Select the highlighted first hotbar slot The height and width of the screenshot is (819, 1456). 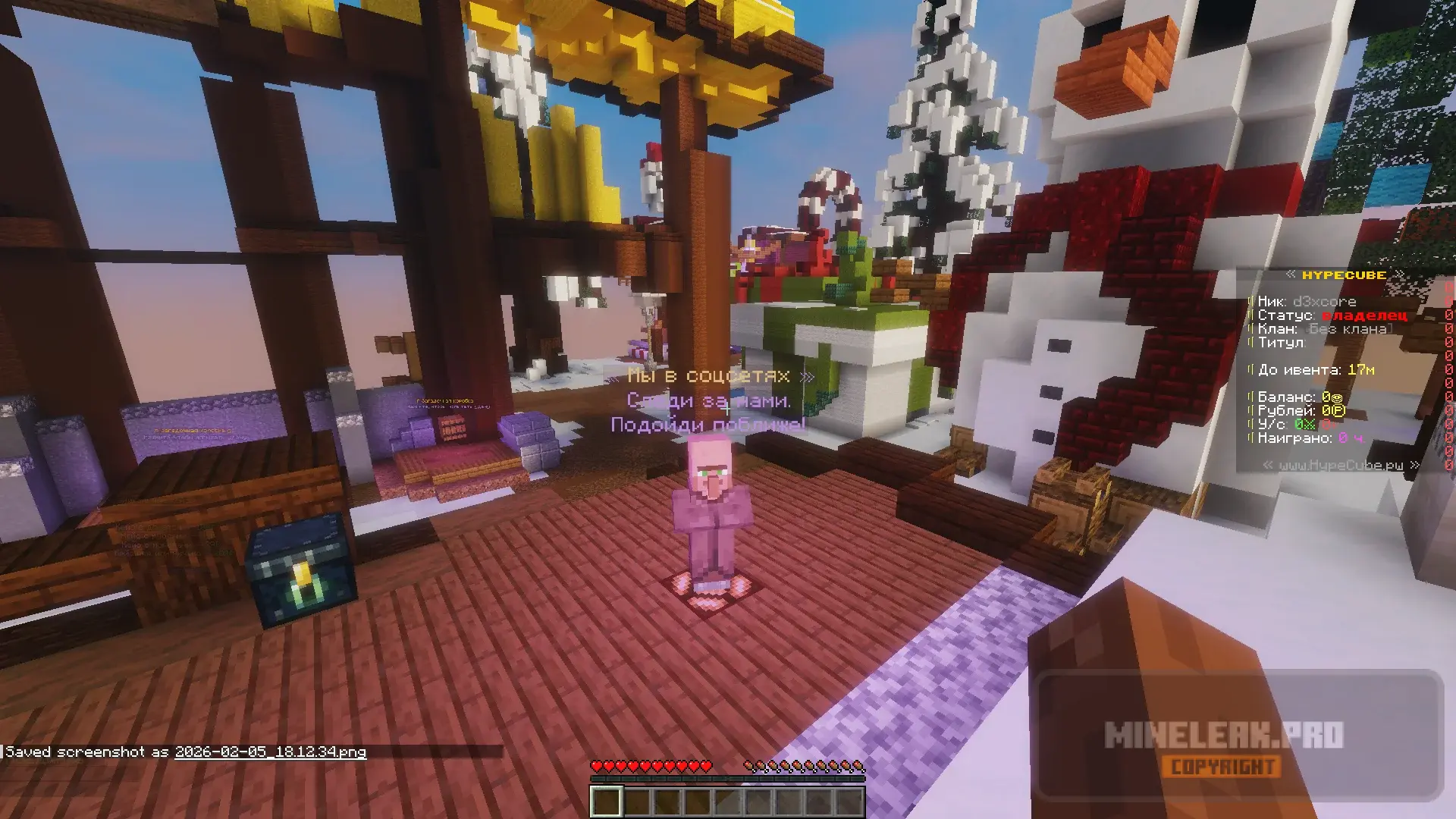point(606,802)
